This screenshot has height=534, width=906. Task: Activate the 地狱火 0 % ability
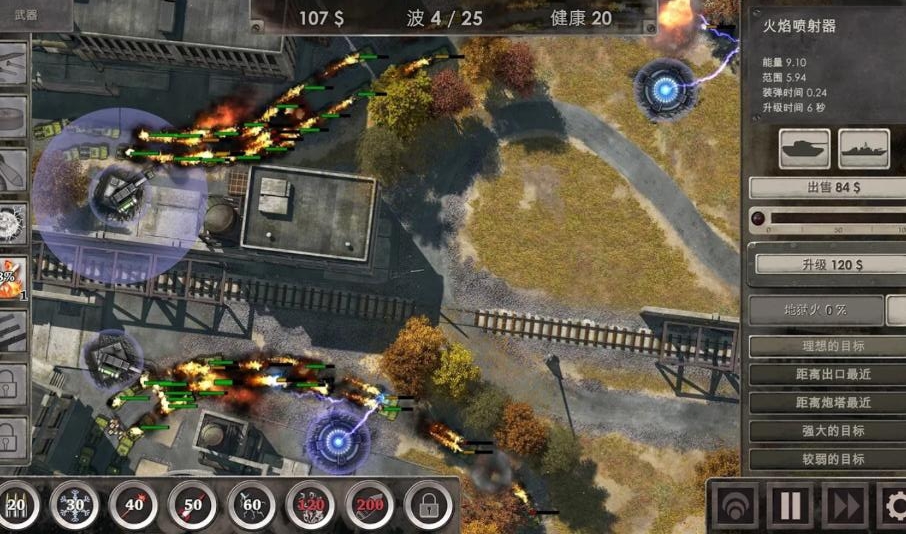(x=815, y=310)
